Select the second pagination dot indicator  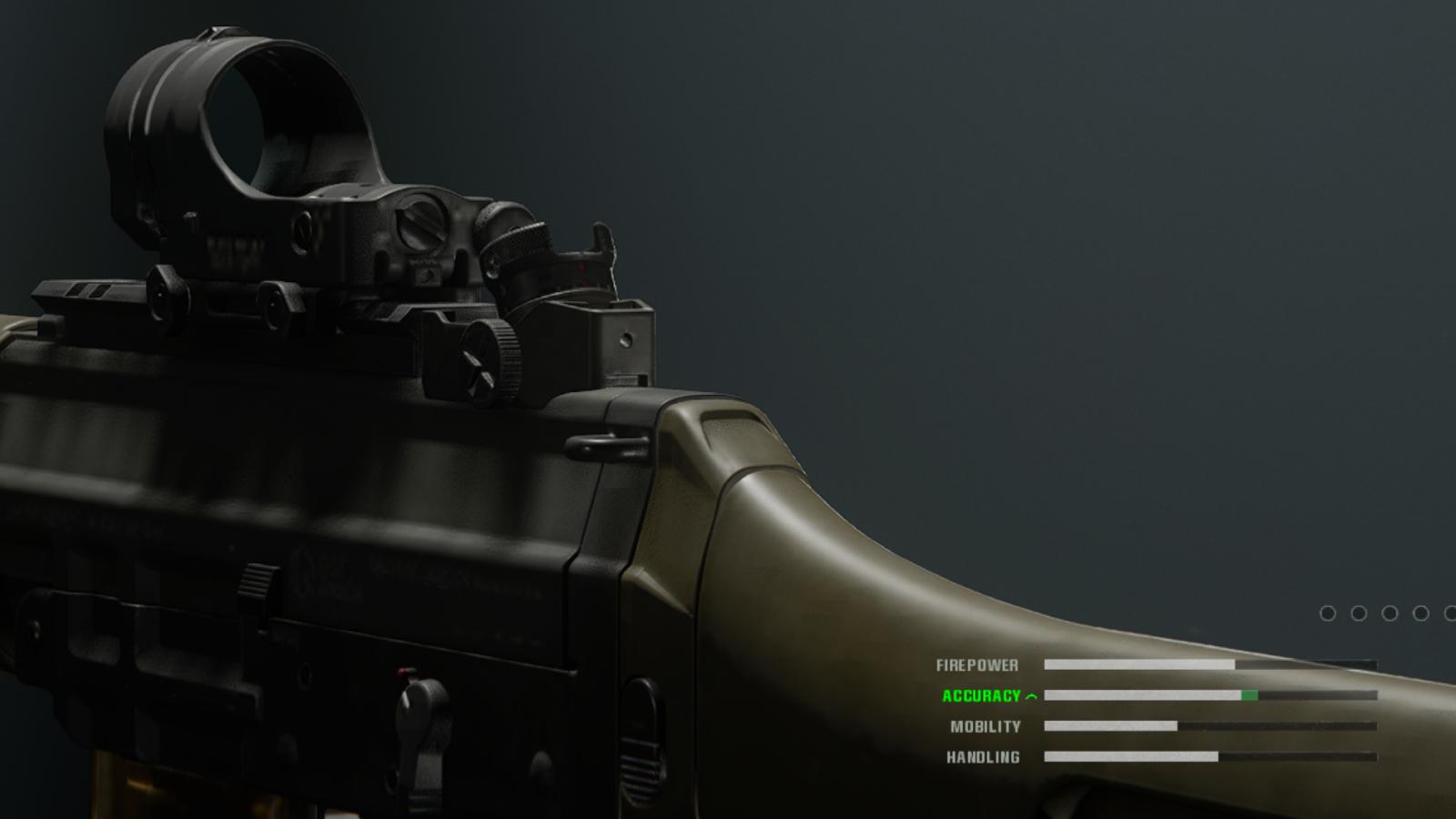coord(1359,612)
